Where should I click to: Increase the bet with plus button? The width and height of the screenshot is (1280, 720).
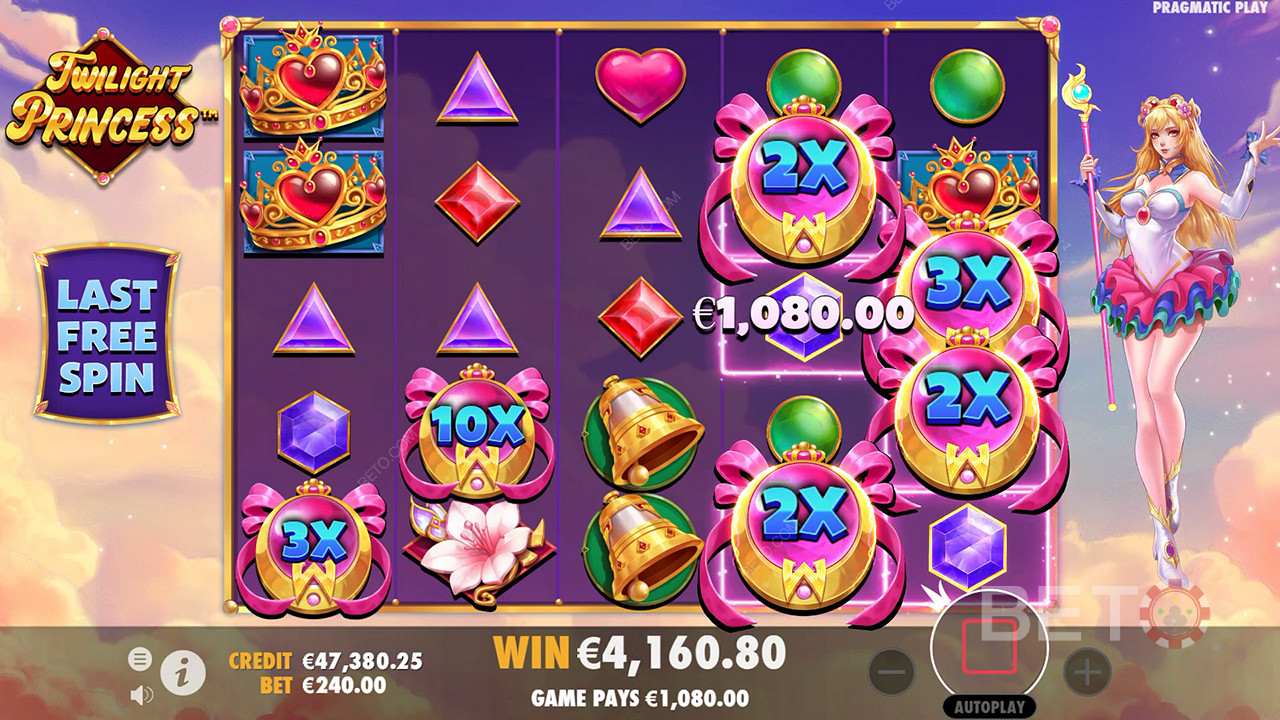pos(1086,672)
